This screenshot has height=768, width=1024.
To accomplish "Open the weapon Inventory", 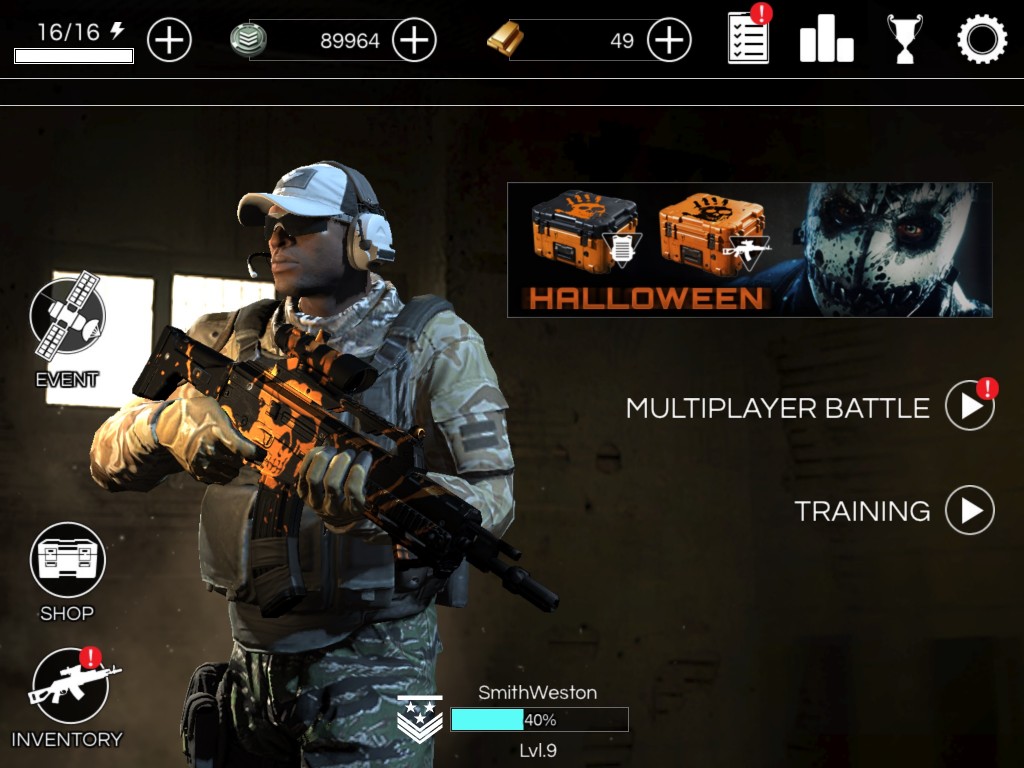I will point(69,686).
